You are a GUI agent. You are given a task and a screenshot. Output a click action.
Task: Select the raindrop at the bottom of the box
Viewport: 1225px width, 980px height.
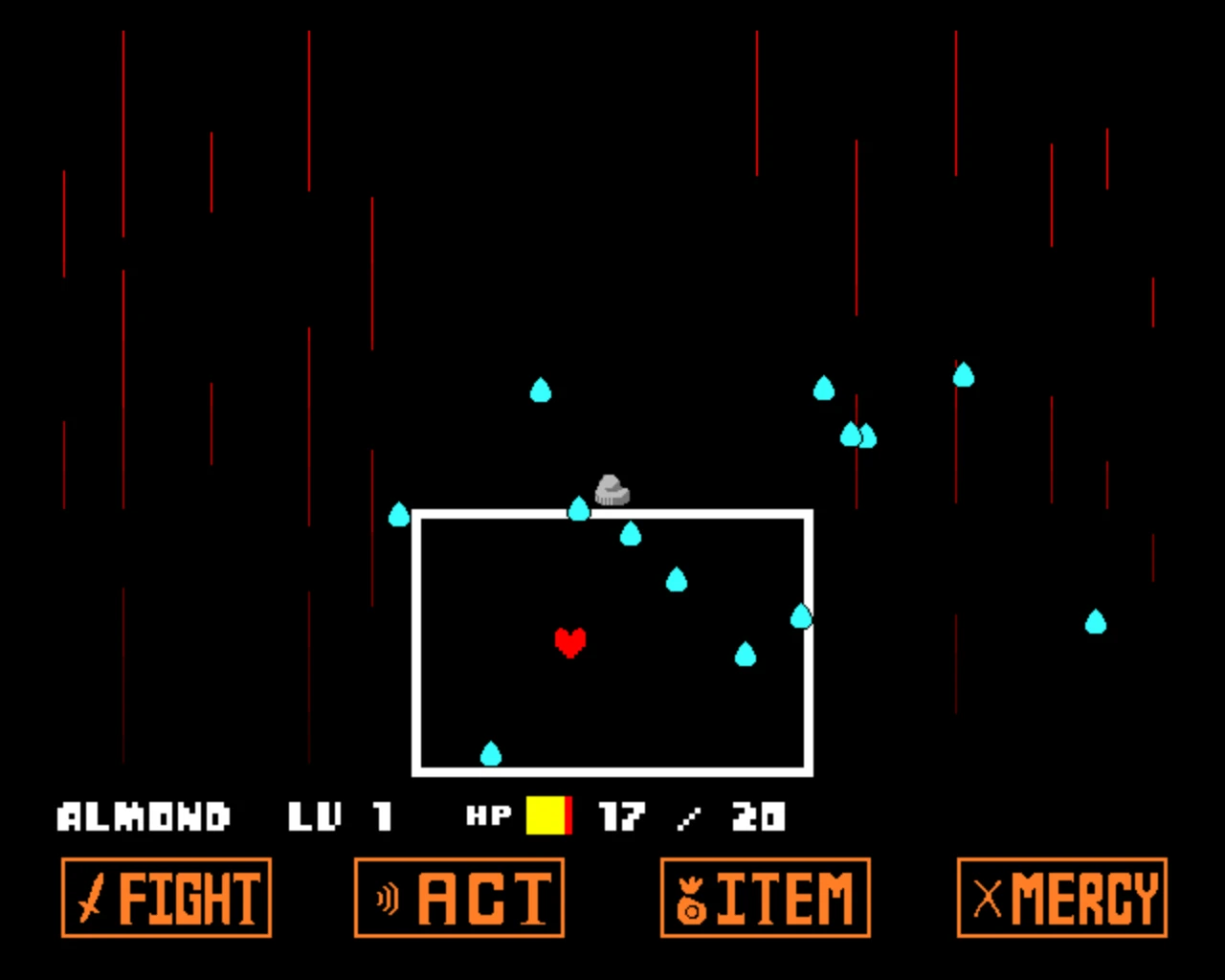tap(491, 754)
